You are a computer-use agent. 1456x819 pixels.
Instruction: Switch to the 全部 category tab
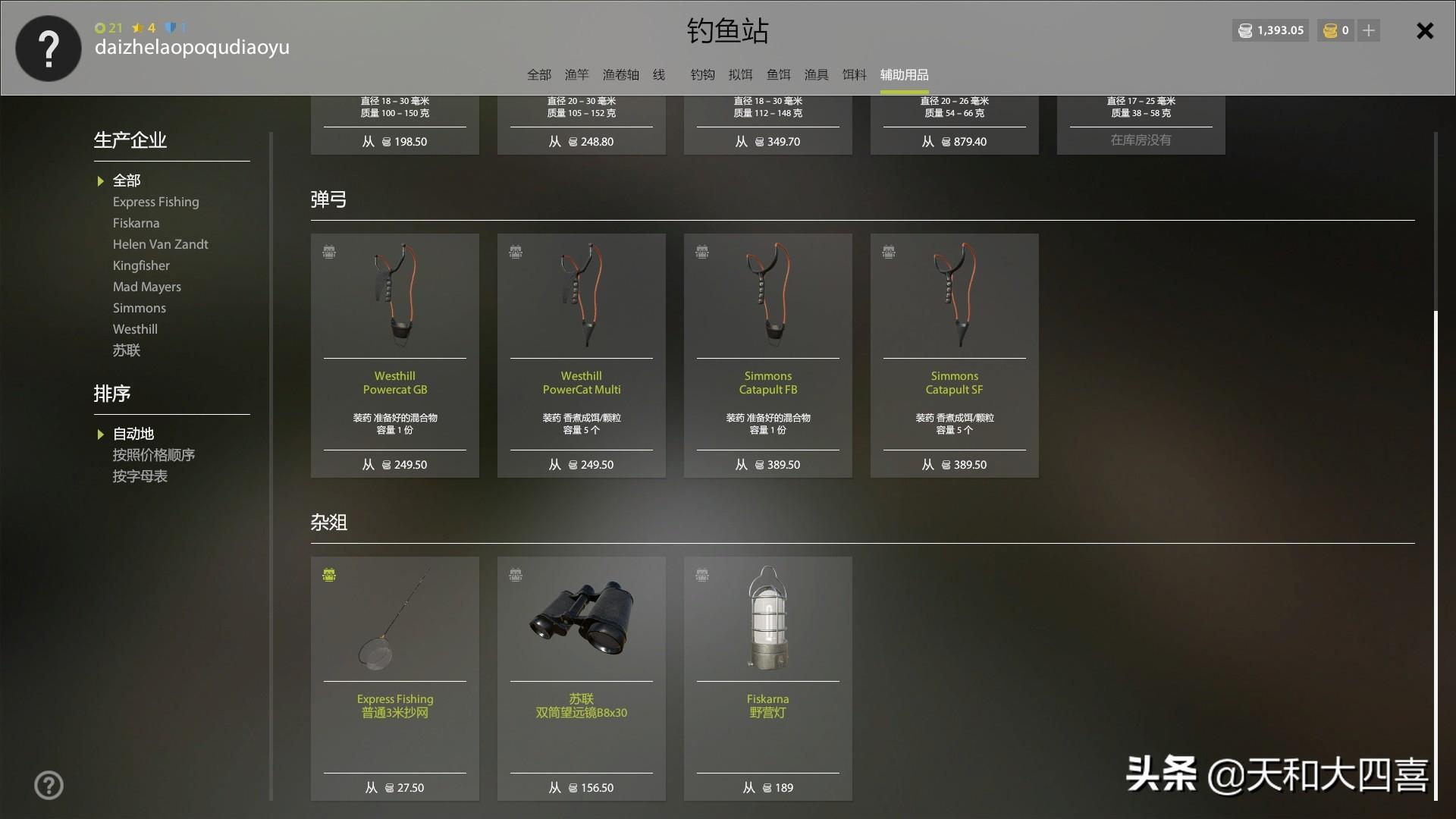[x=539, y=74]
